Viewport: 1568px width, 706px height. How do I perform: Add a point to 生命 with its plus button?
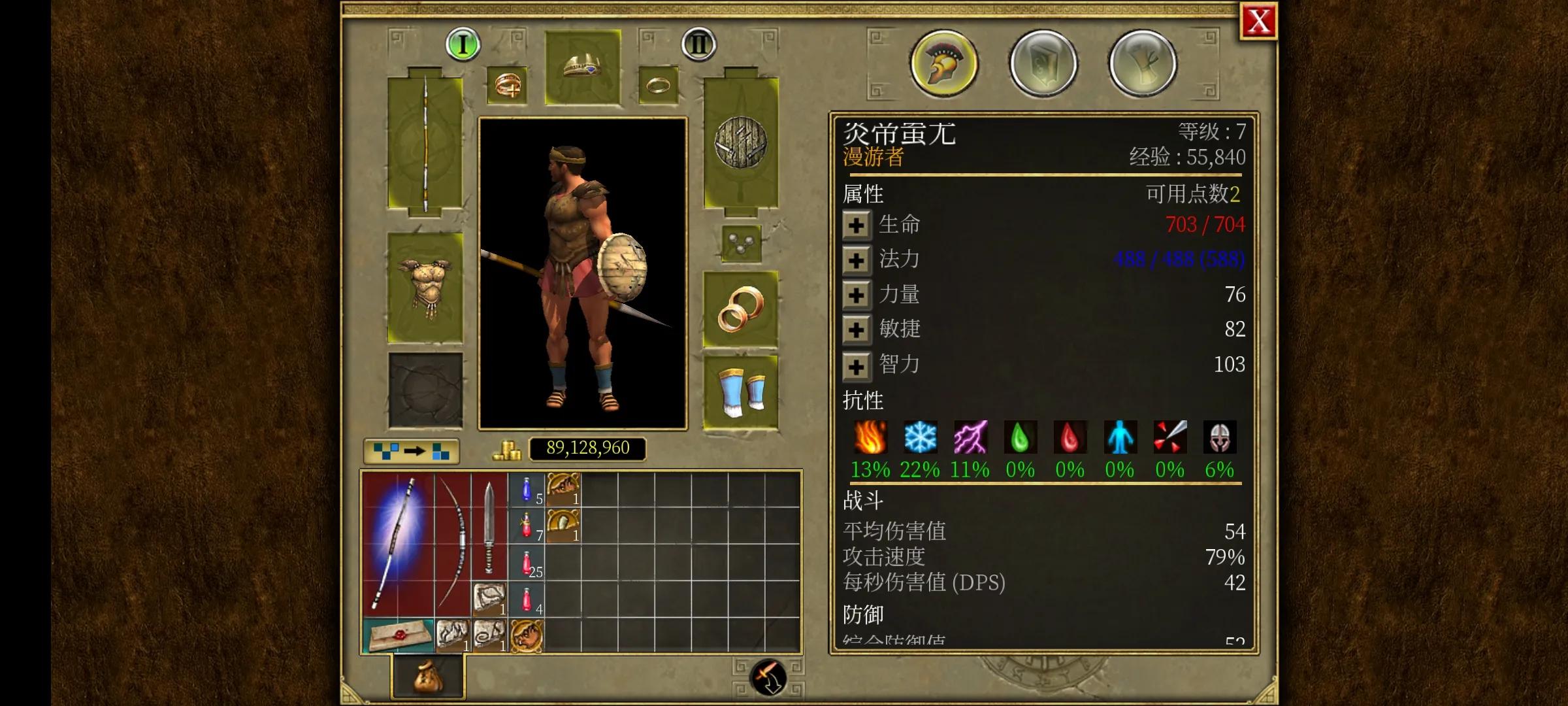tap(857, 224)
